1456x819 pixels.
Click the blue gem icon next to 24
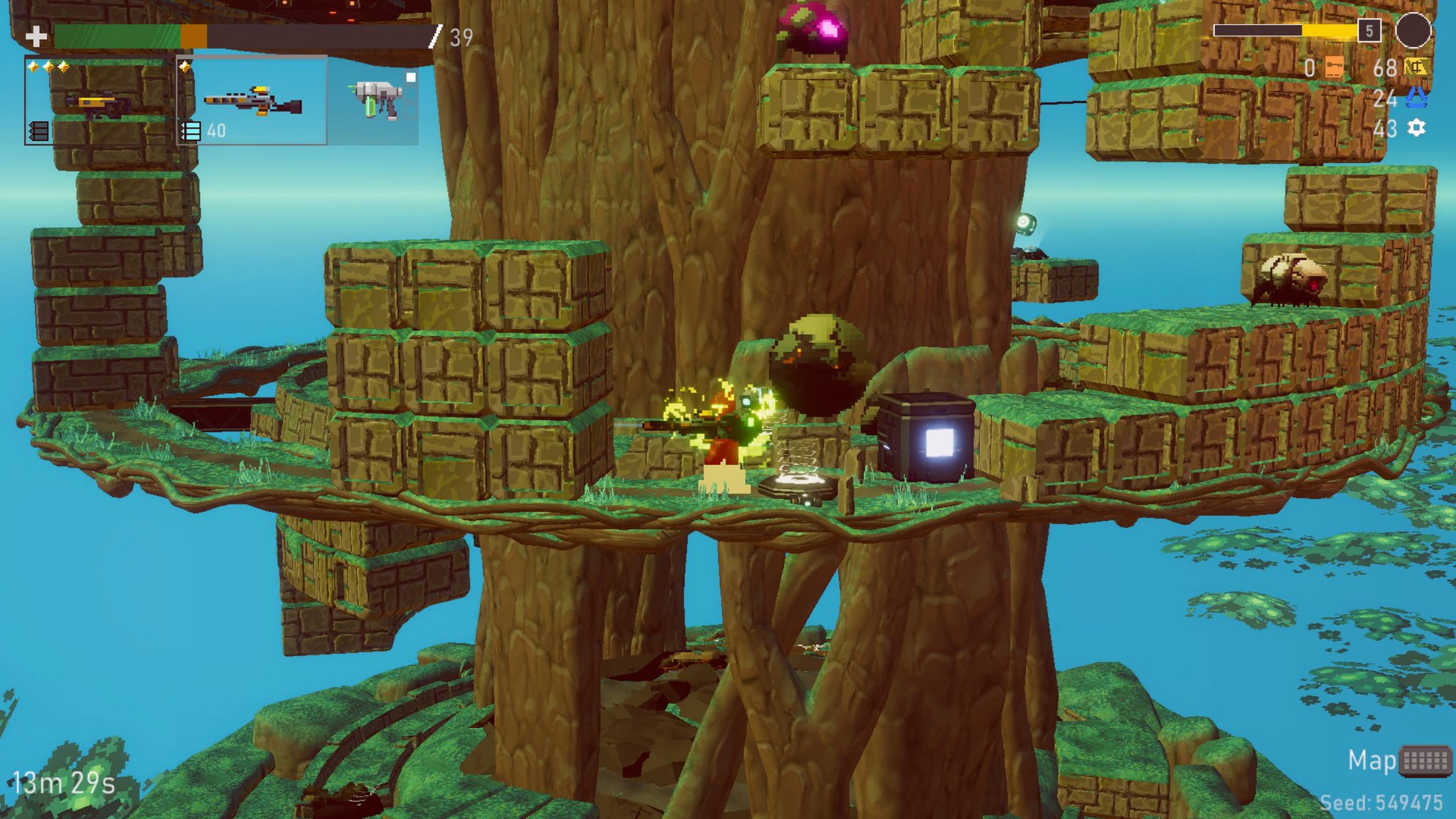click(1416, 97)
